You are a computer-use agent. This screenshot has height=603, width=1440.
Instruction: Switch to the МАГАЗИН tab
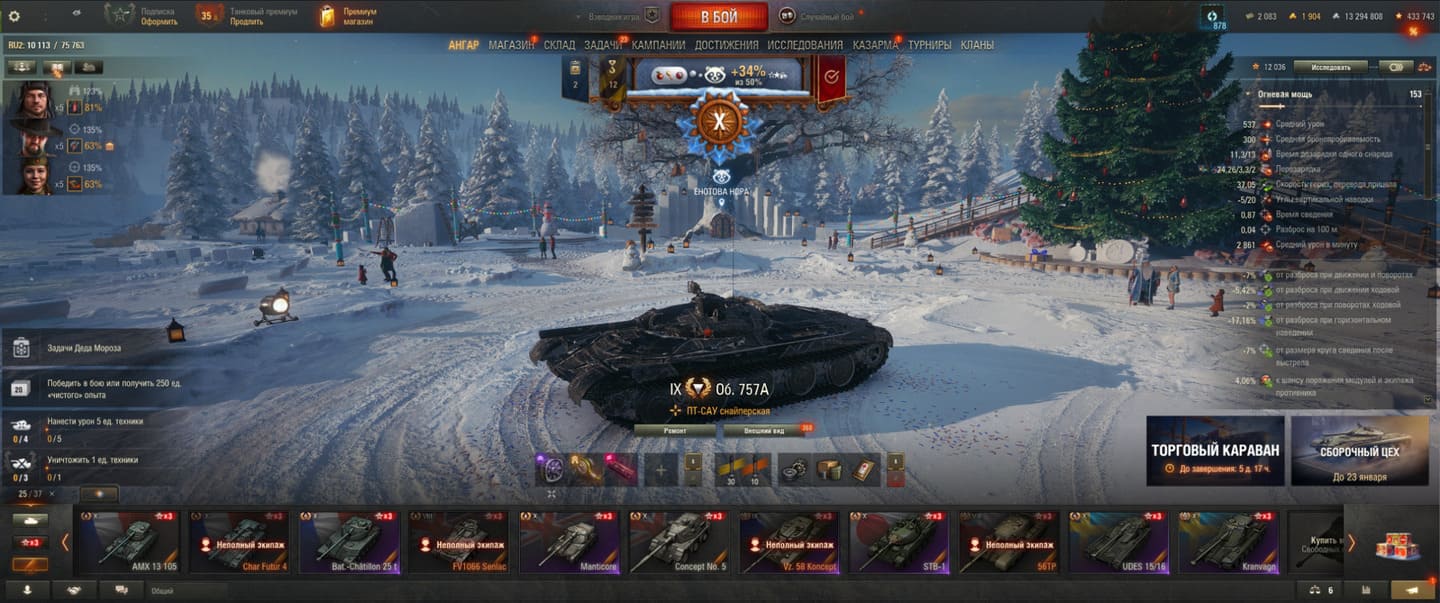(511, 45)
